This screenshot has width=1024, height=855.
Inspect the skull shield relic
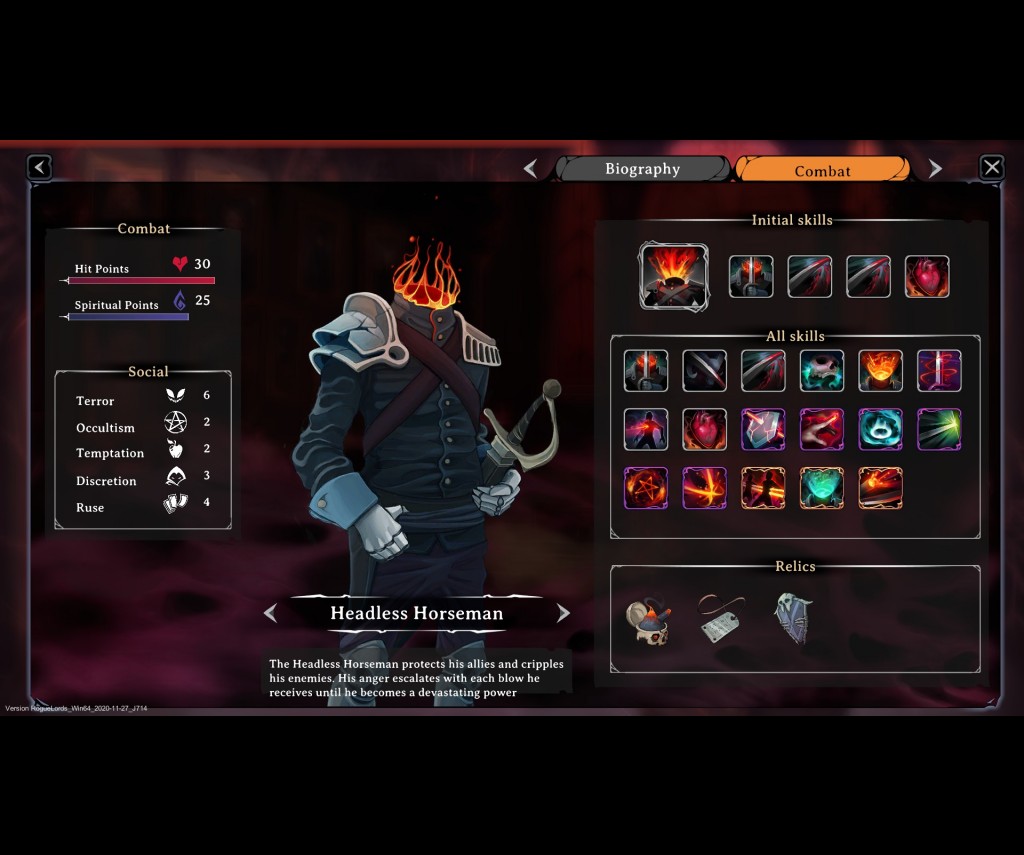(793, 618)
